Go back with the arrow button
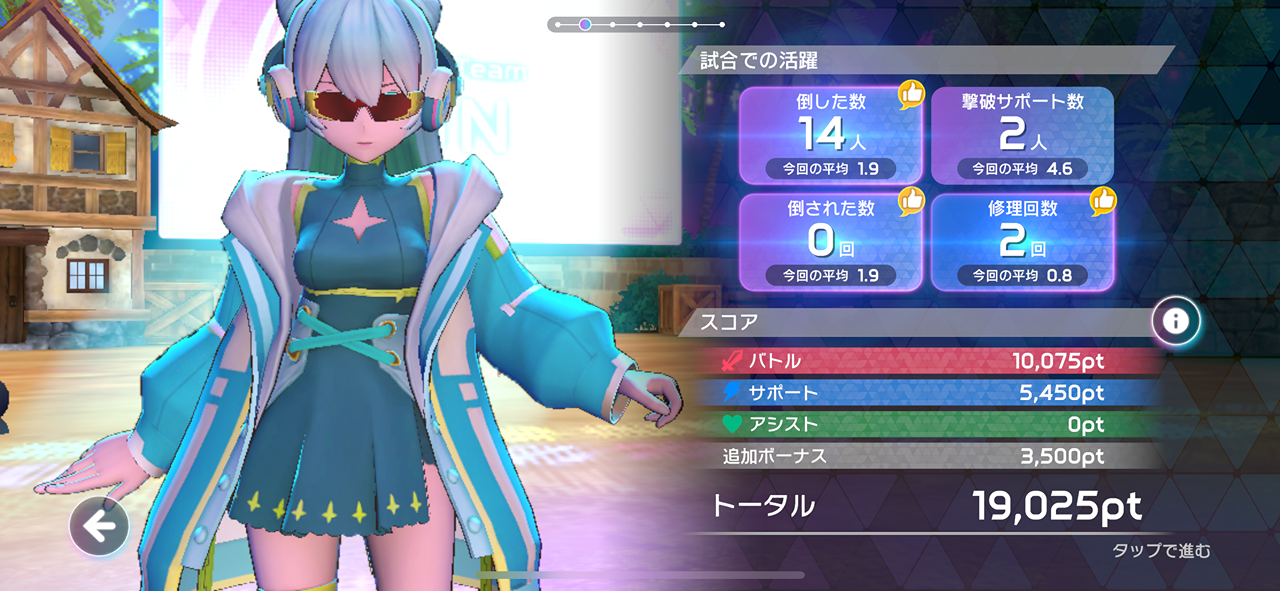 pyautogui.click(x=99, y=525)
